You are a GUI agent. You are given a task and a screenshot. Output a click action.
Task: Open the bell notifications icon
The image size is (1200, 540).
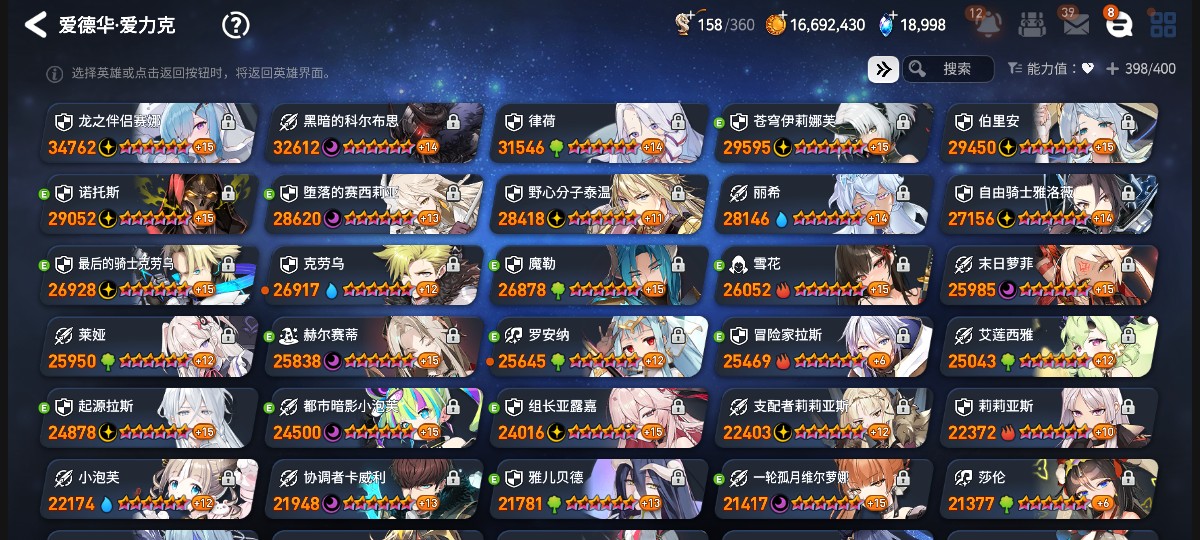[x=986, y=25]
